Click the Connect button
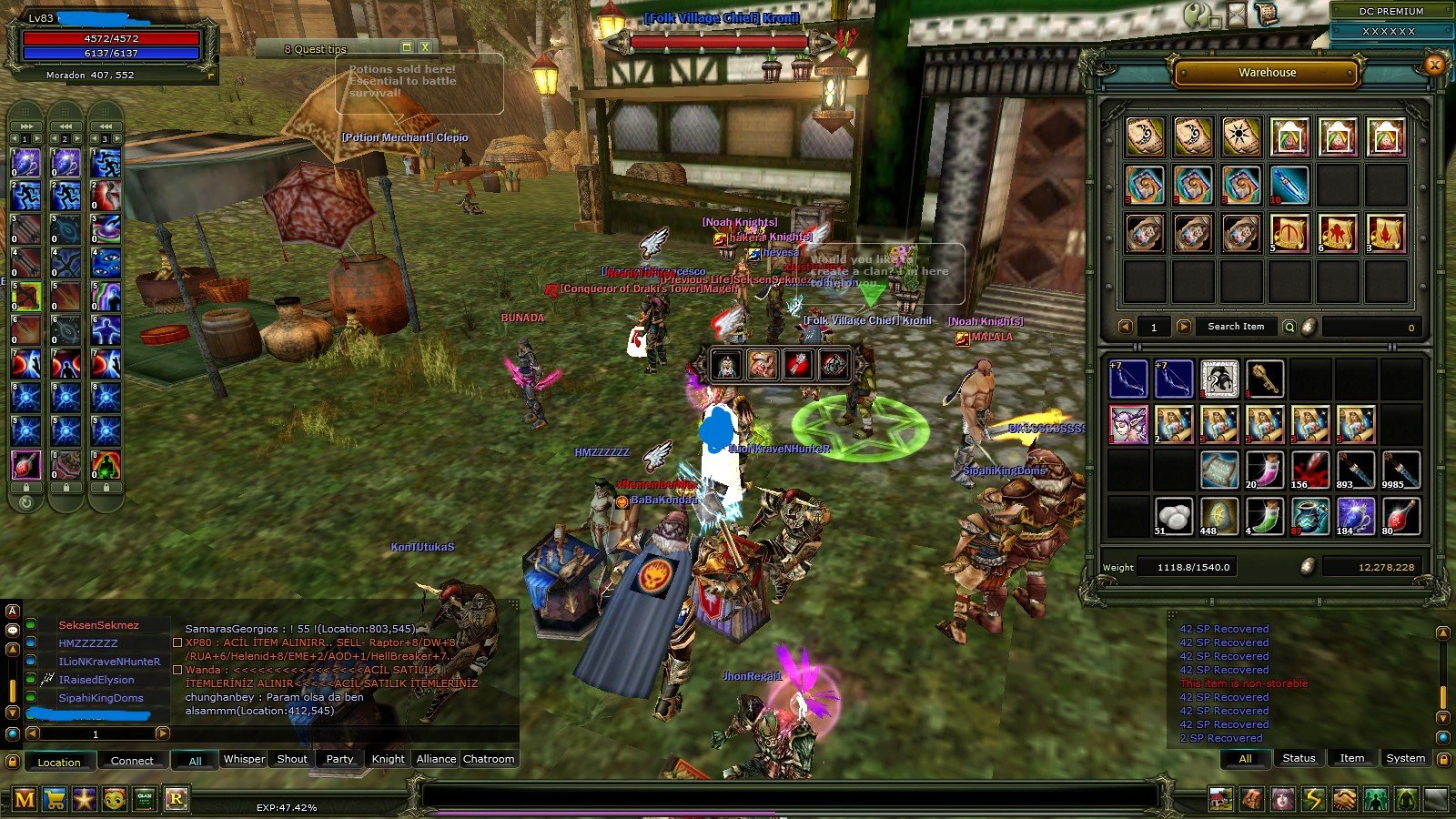This screenshot has height=819, width=1456. [x=132, y=761]
